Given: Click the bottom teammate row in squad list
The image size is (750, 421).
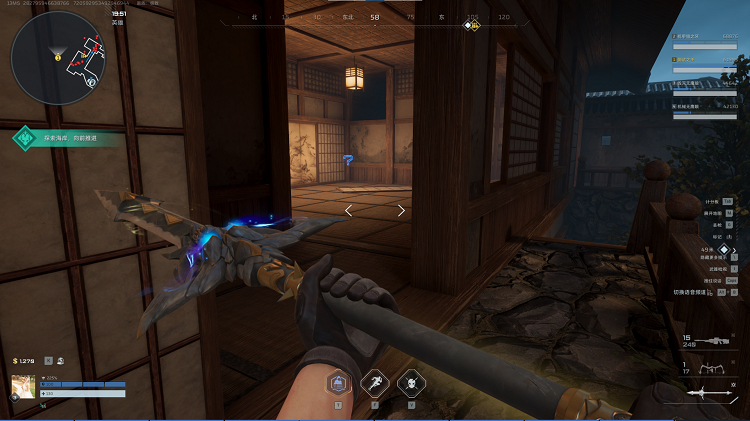Looking at the screenshot, I should 706,106.
